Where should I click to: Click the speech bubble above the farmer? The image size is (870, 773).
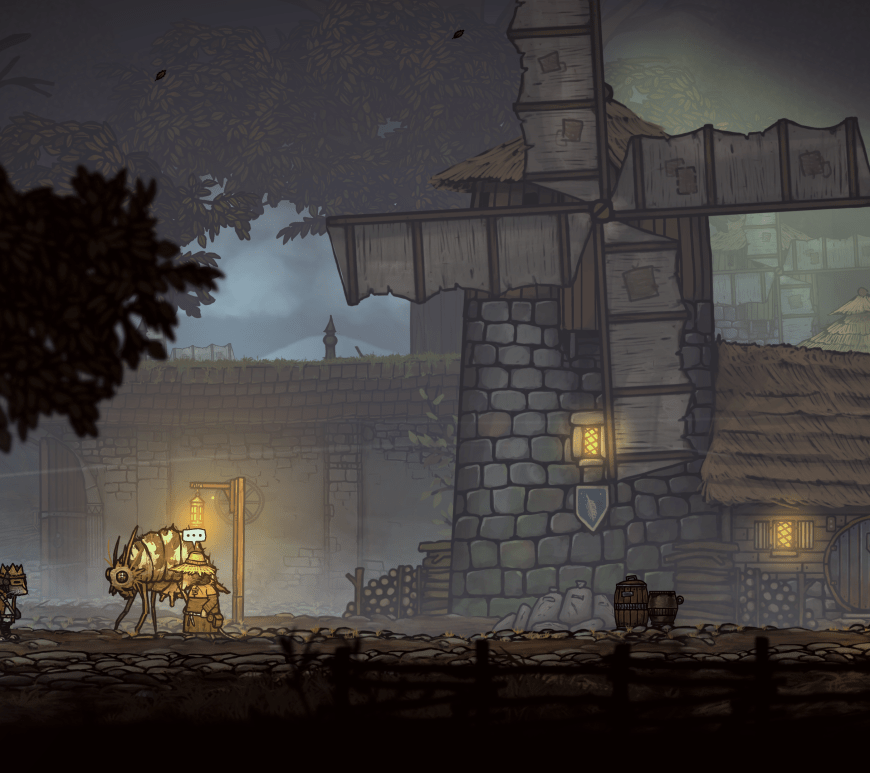(193, 536)
